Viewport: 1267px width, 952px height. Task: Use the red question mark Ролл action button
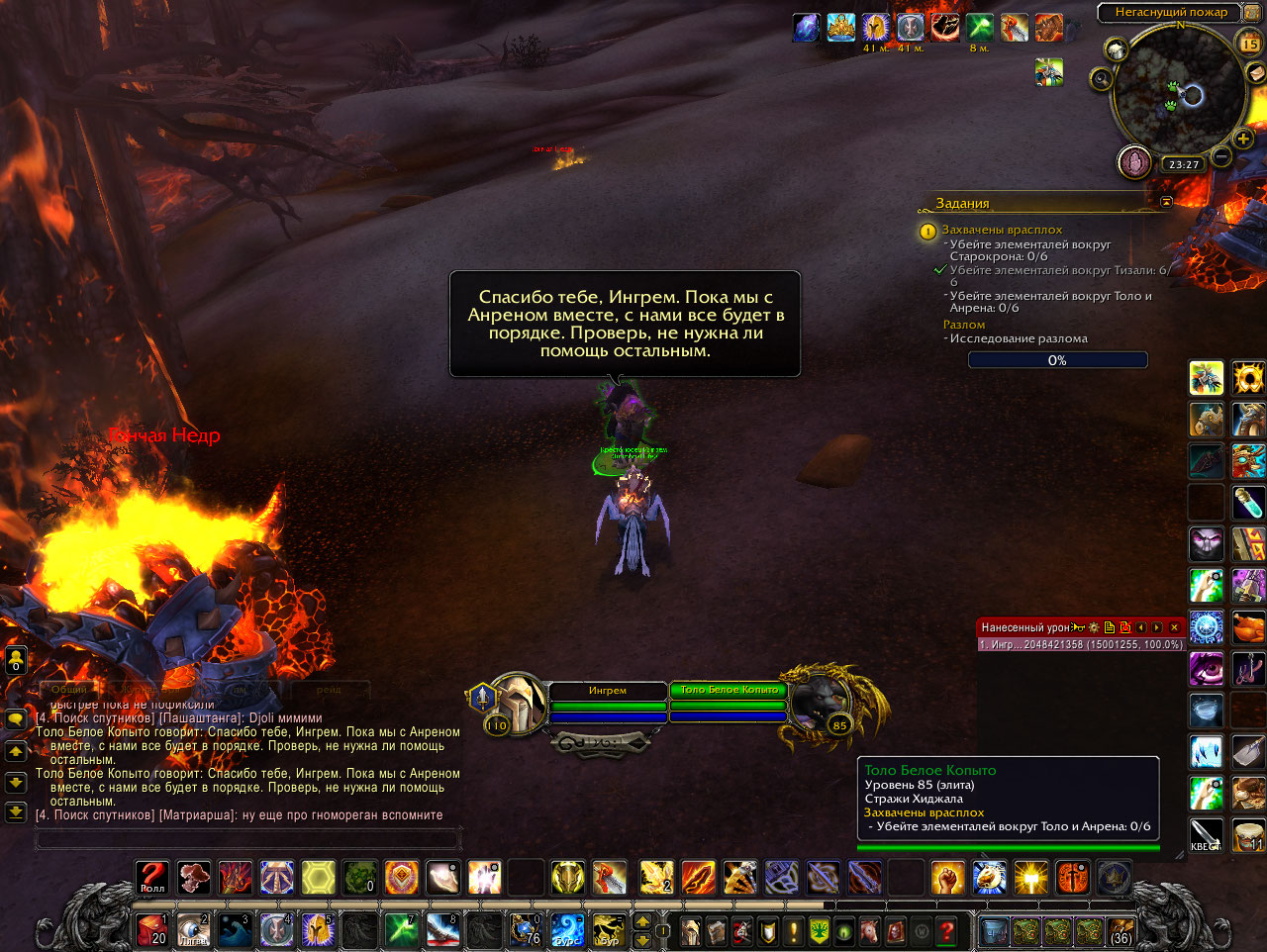pyautogui.click(x=152, y=877)
